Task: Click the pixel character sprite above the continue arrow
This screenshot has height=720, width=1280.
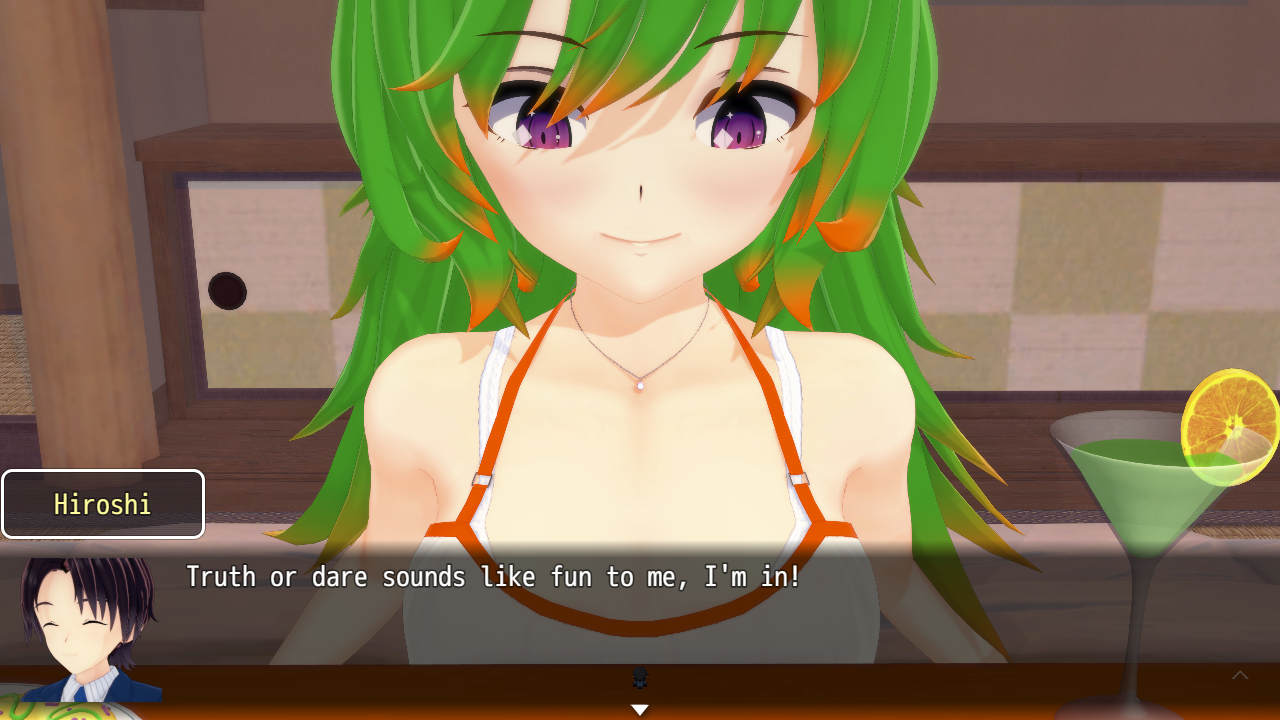Action: pos(640,679)
